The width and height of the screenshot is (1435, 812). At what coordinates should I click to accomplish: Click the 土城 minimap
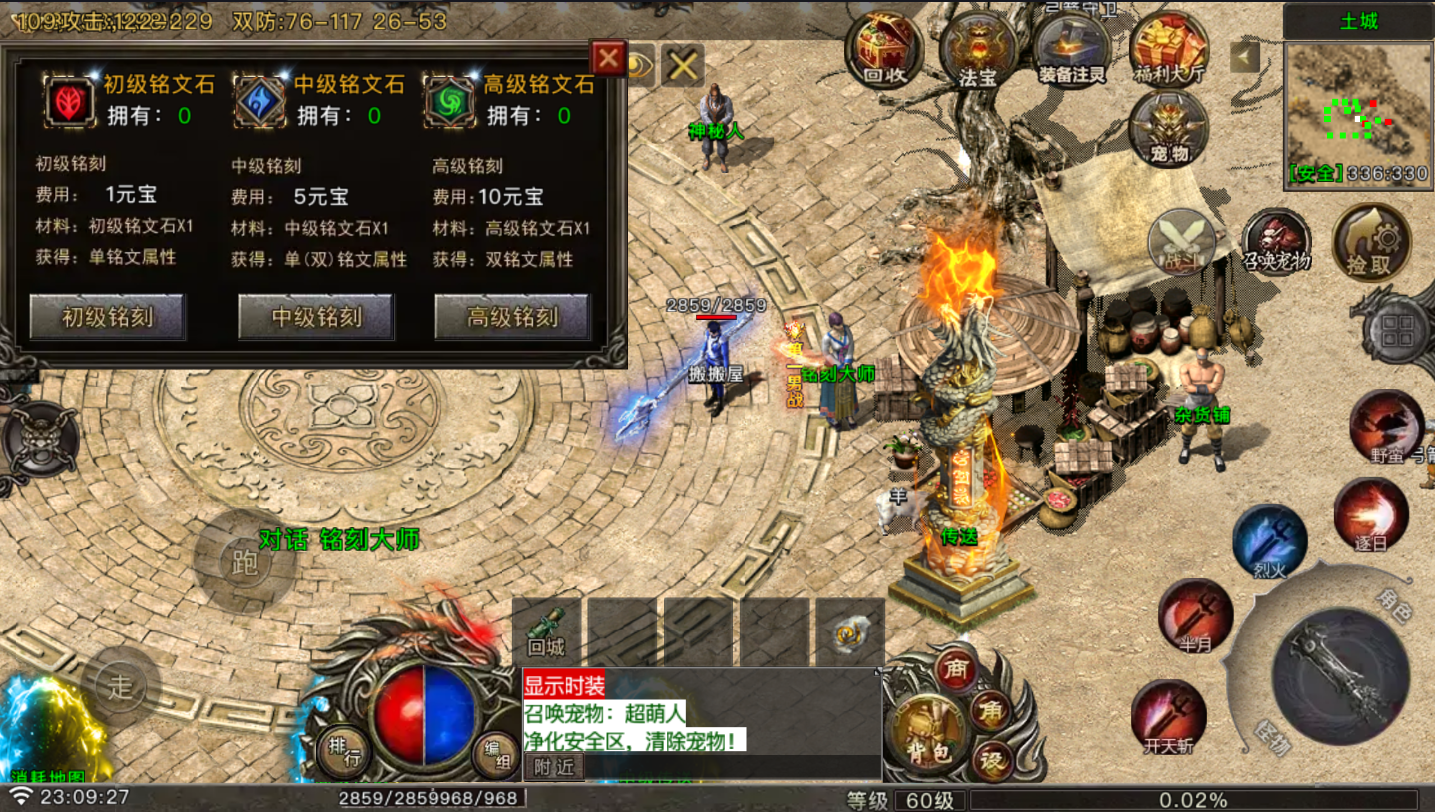pos(1358,112)
